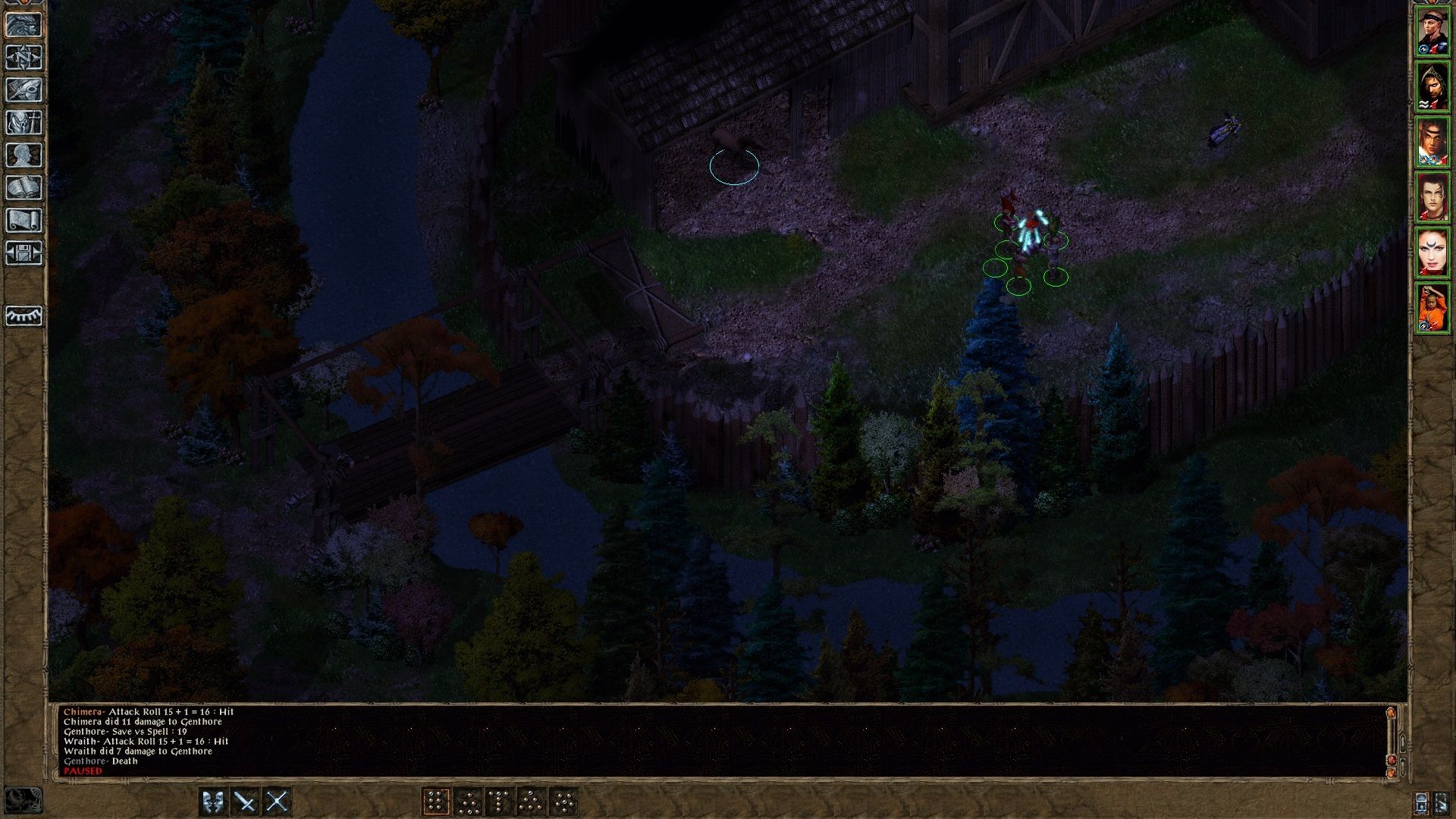Select the orange-robed monk portrait

[1432, 308]
